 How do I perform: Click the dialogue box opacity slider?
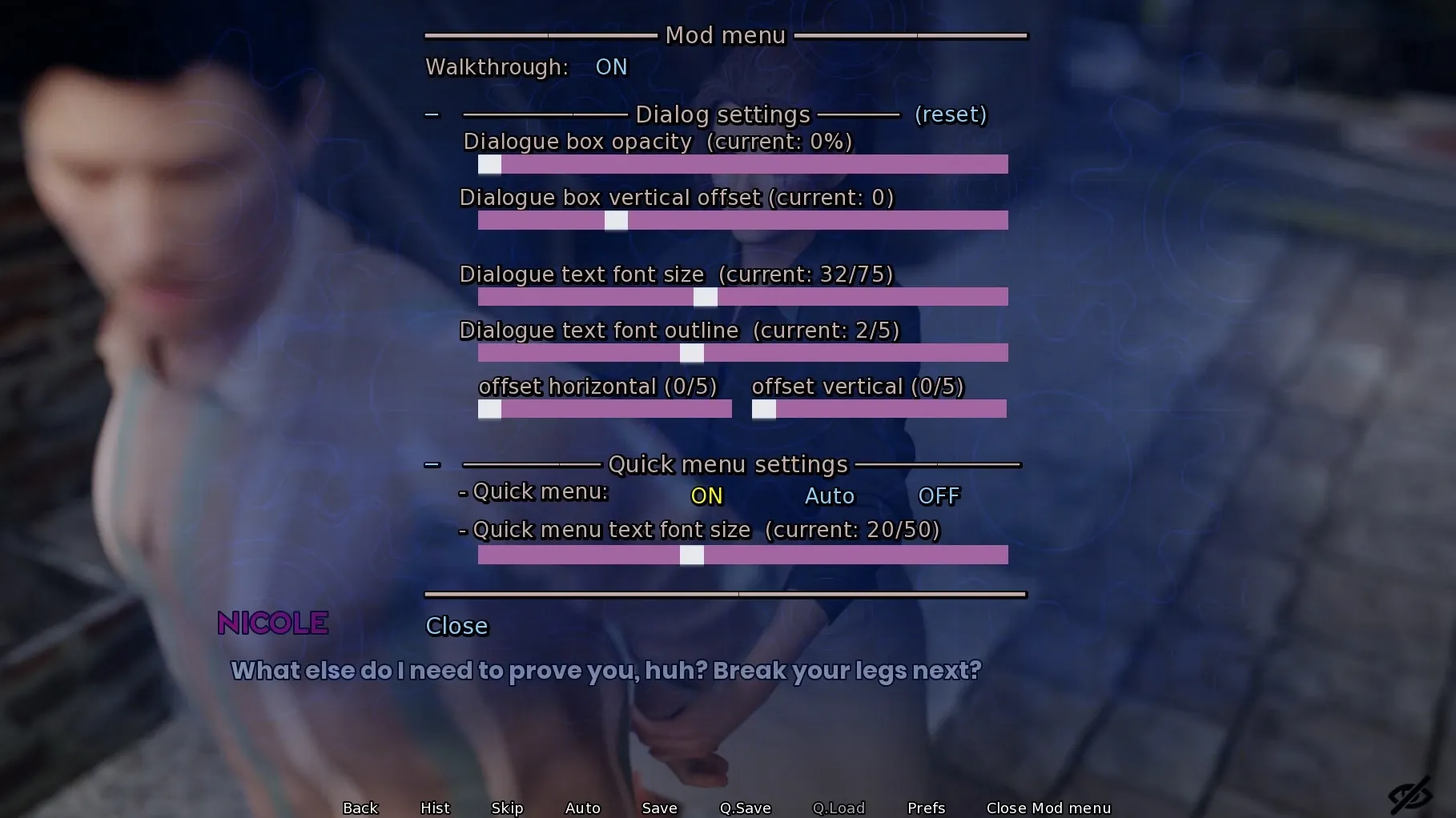[x=742, y=165]
